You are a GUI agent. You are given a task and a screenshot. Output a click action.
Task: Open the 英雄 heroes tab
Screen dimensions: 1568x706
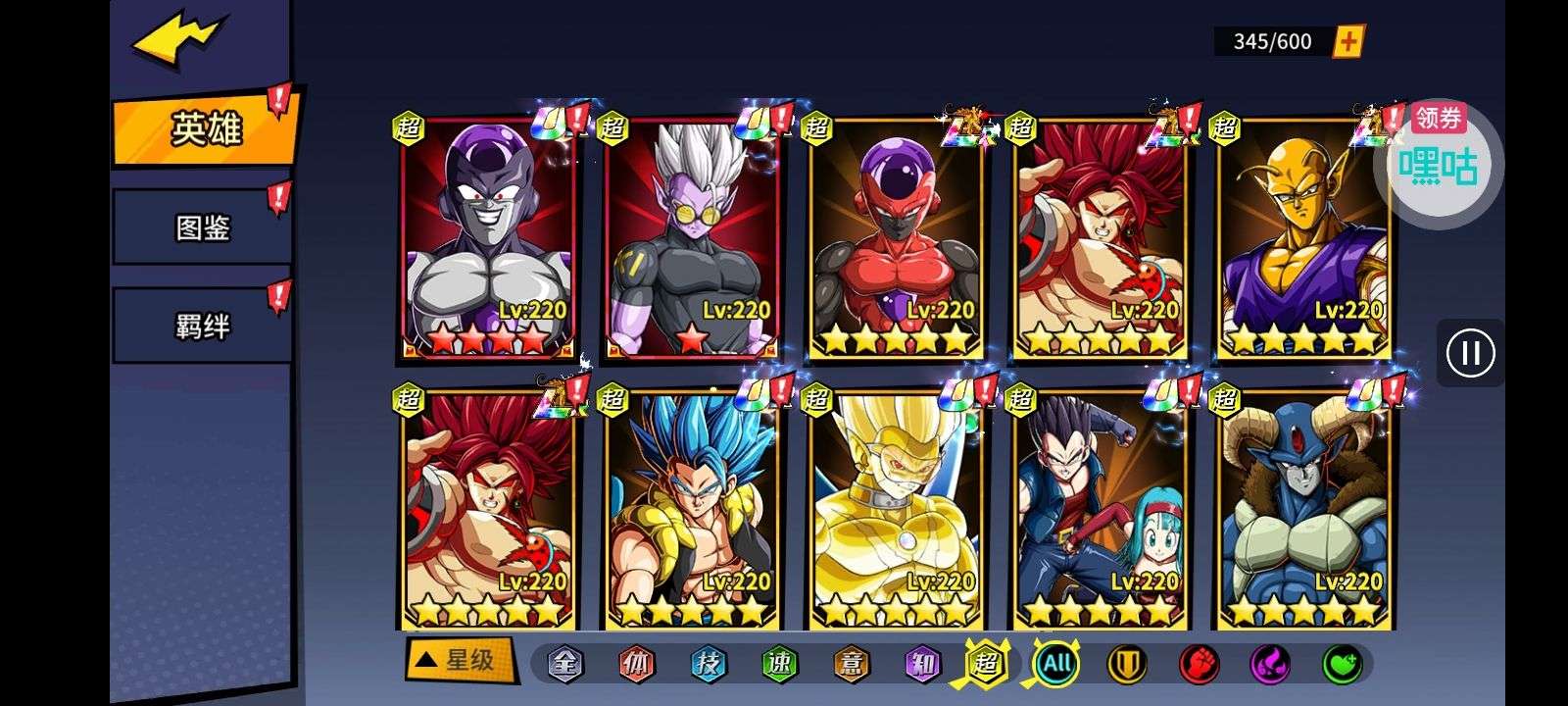pos(205,128)
